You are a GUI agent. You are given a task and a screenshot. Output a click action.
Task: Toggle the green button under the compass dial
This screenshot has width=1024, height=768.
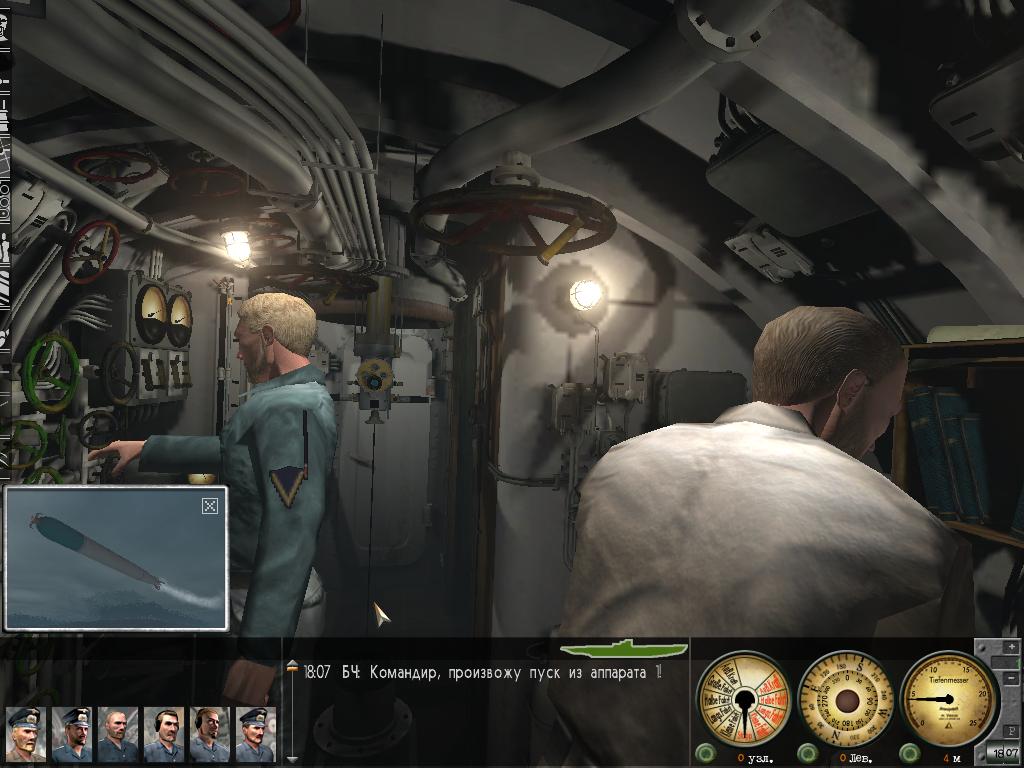click(806, 753)
